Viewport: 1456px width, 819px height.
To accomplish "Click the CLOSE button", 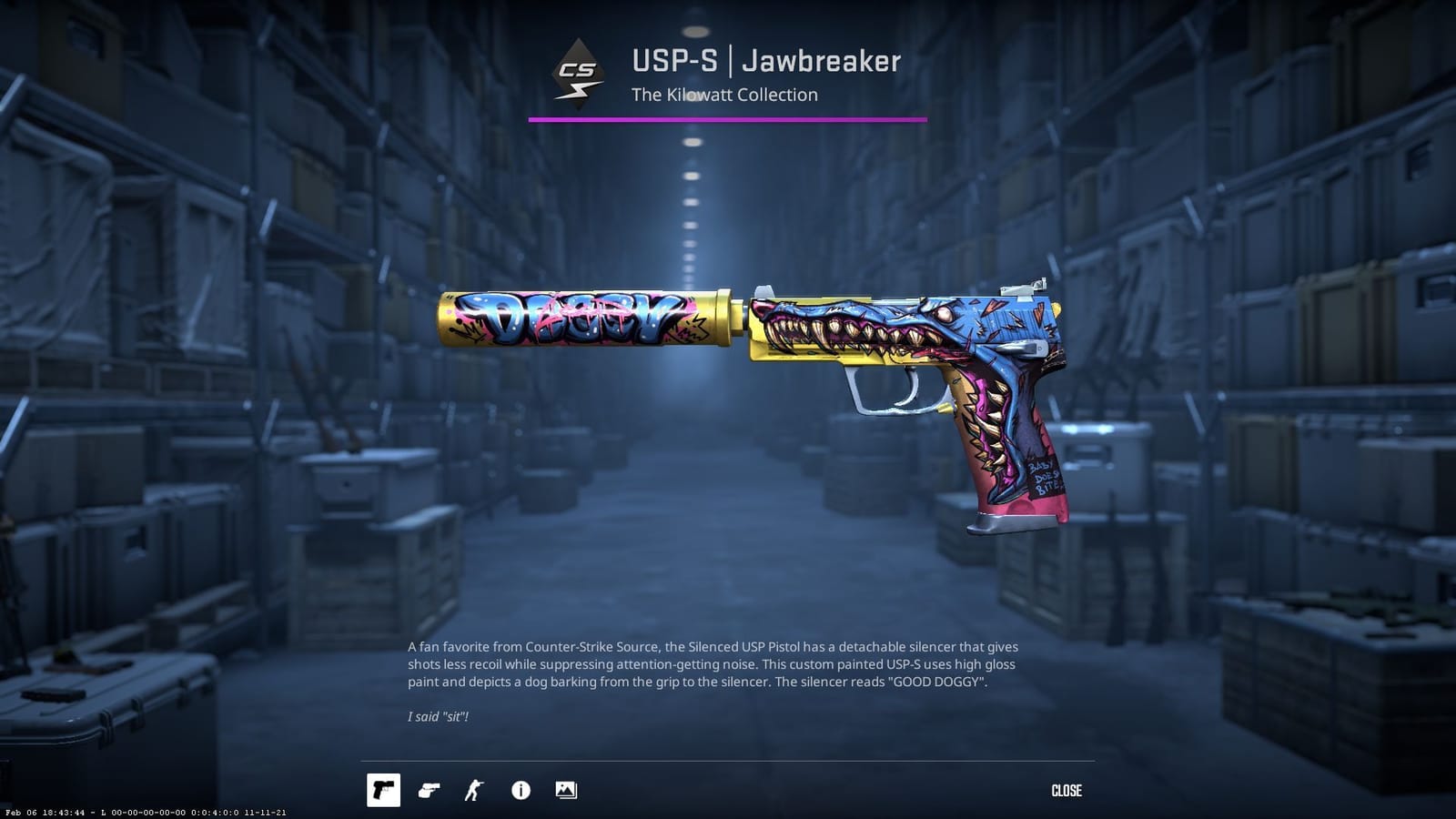I will click(x=1067, y=791).
